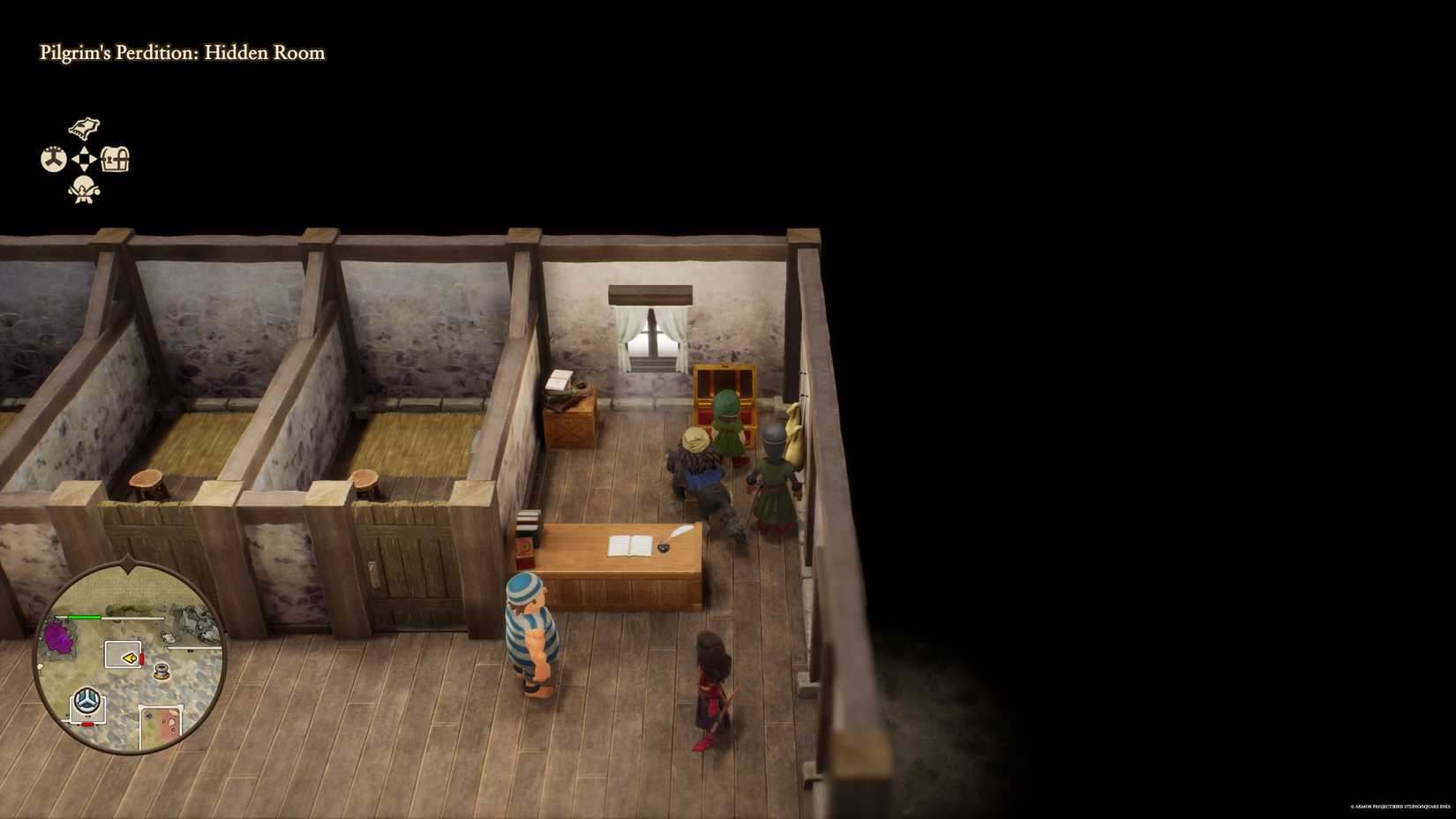Click the green progress bar on the minimap
This screenshot has height=819, width=1456.
tap(86, 615)
